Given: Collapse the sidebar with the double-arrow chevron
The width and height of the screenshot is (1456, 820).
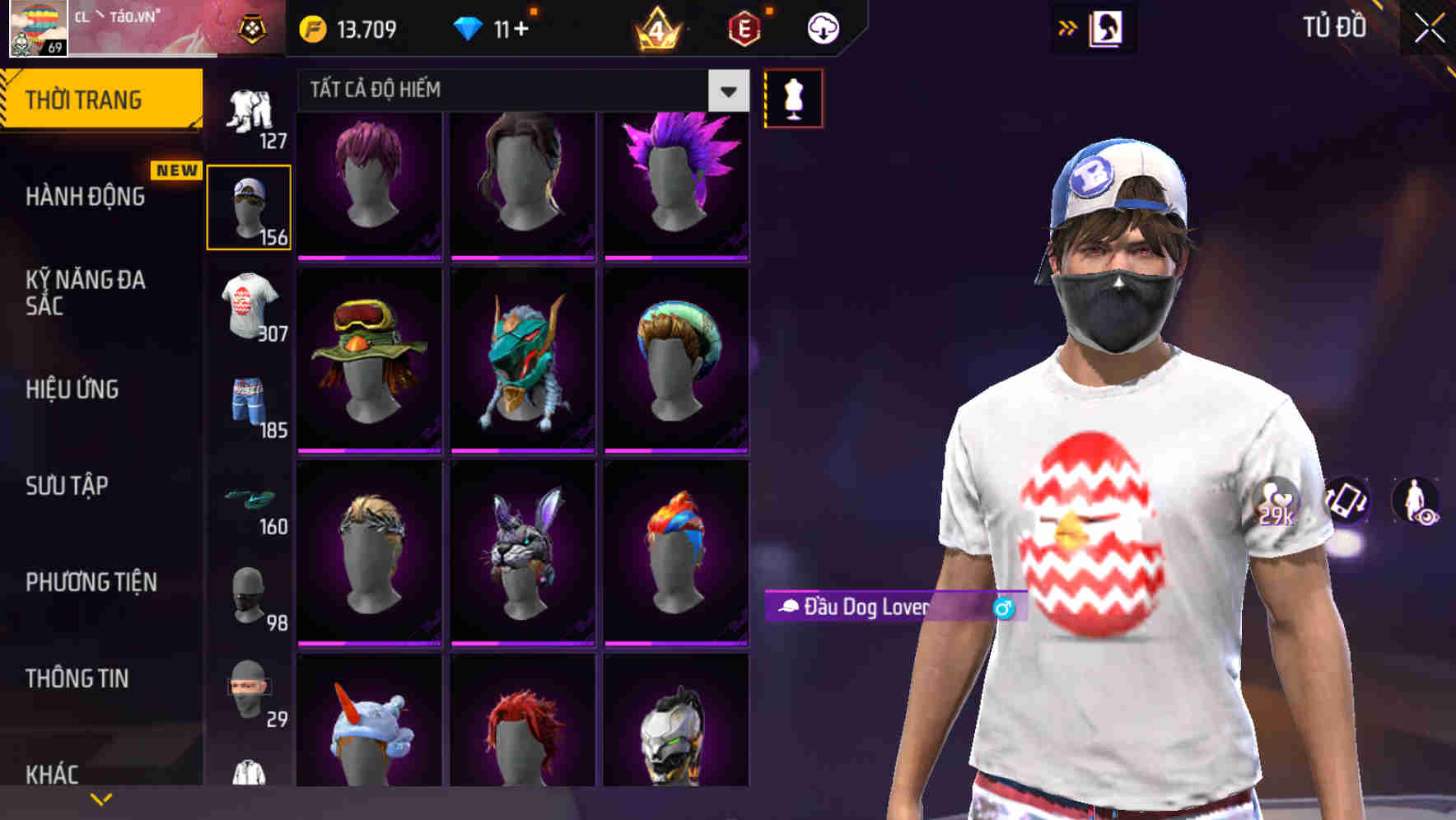Looking at the screenshot, I should point(1069,26).
